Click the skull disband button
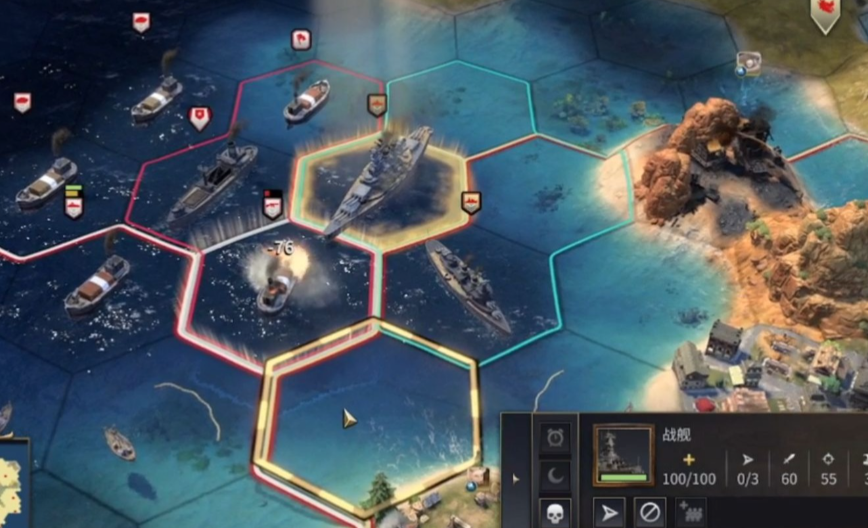This screenshot has height=528, width=868. click(555, 512)
